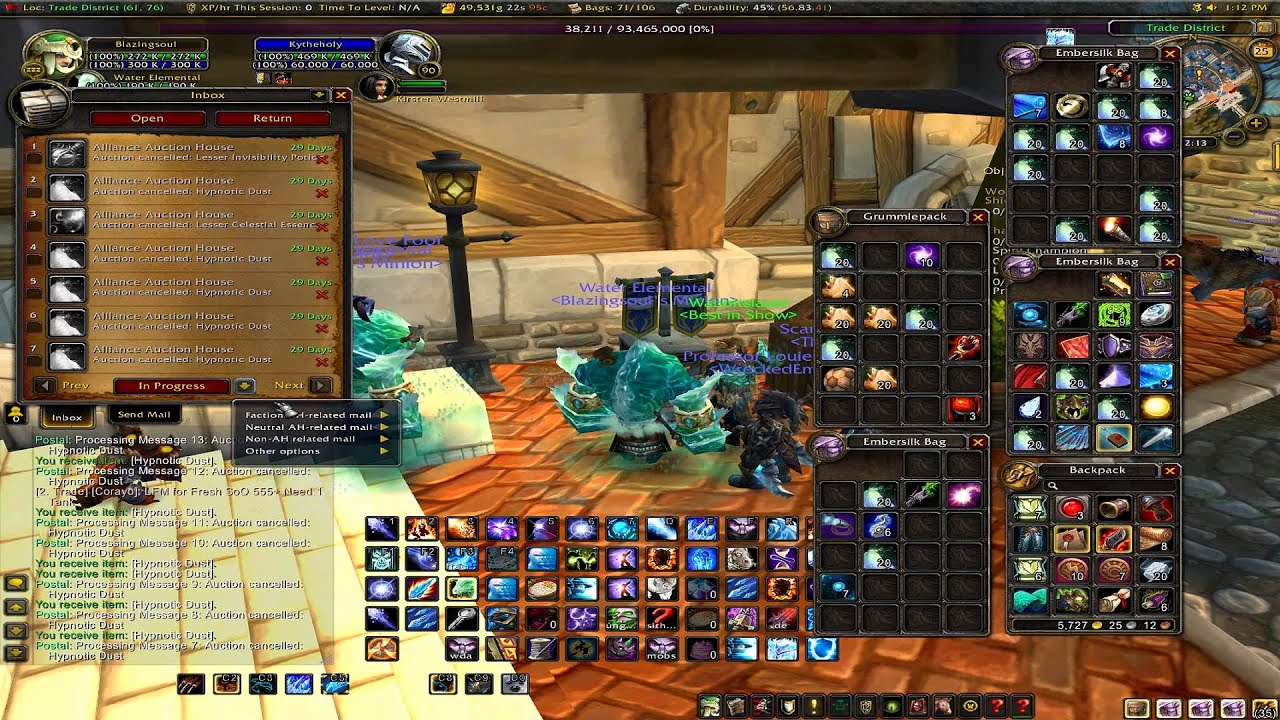Choose Faction AH-related mail option
This screenshot has height=720, width=1280.
[x=308, y=415]
